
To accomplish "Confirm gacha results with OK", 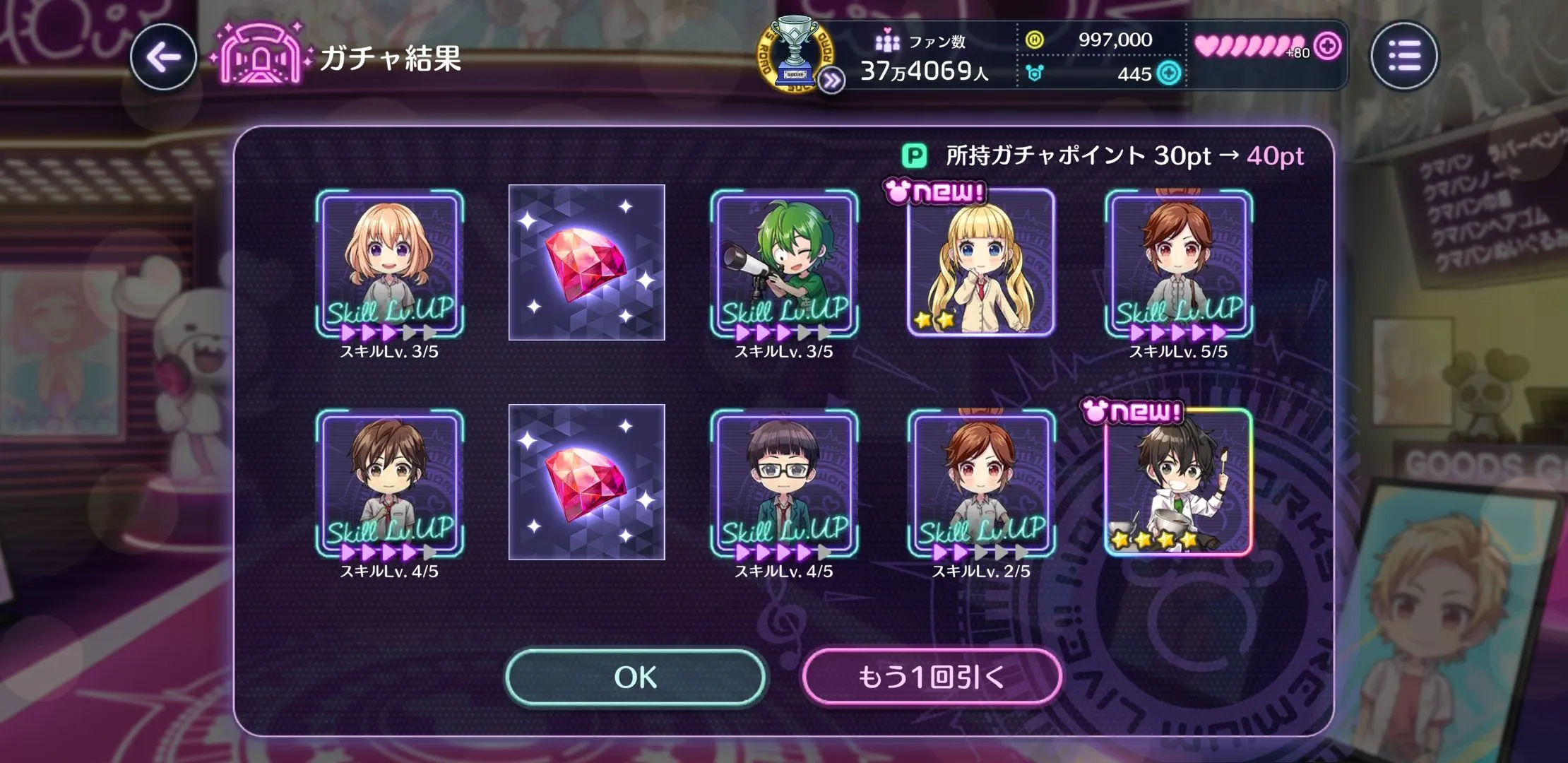I will (635, 677).
